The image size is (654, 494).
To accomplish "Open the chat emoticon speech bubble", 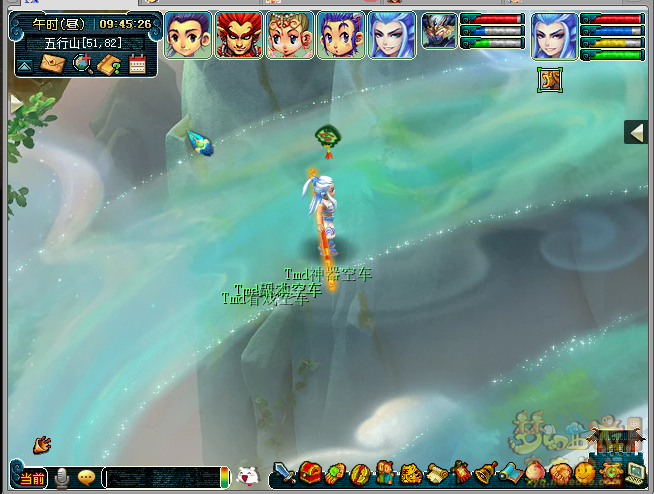I will (86, 478).
